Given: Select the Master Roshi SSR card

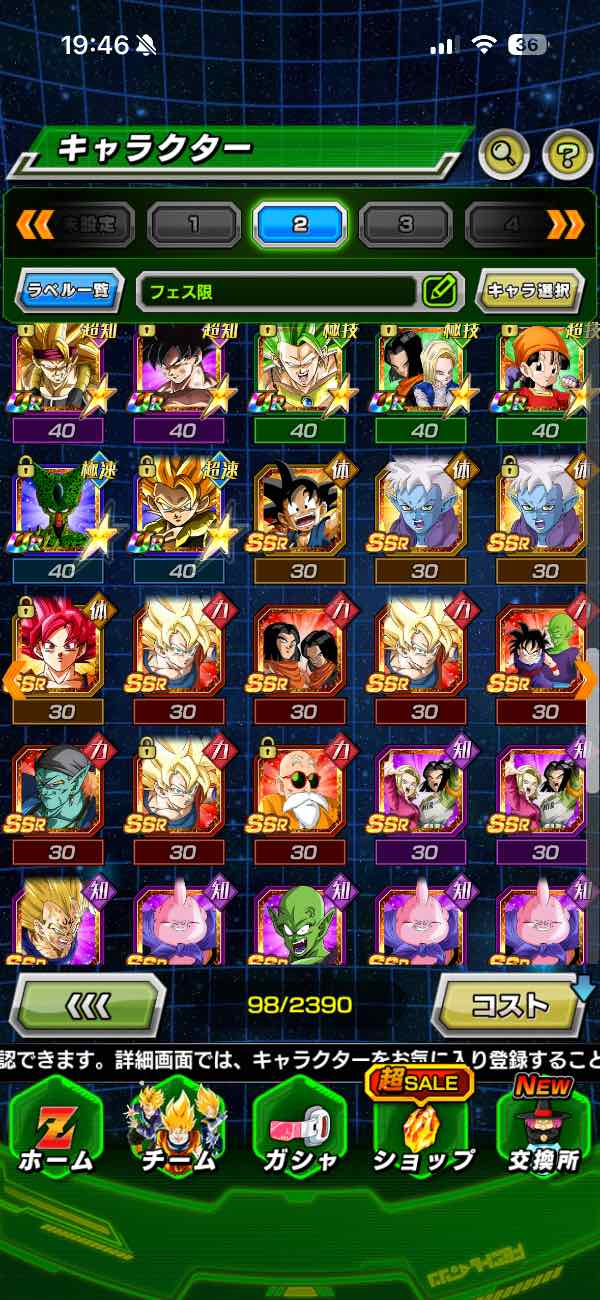Looking at the screenshot, I should coord(303,788).
